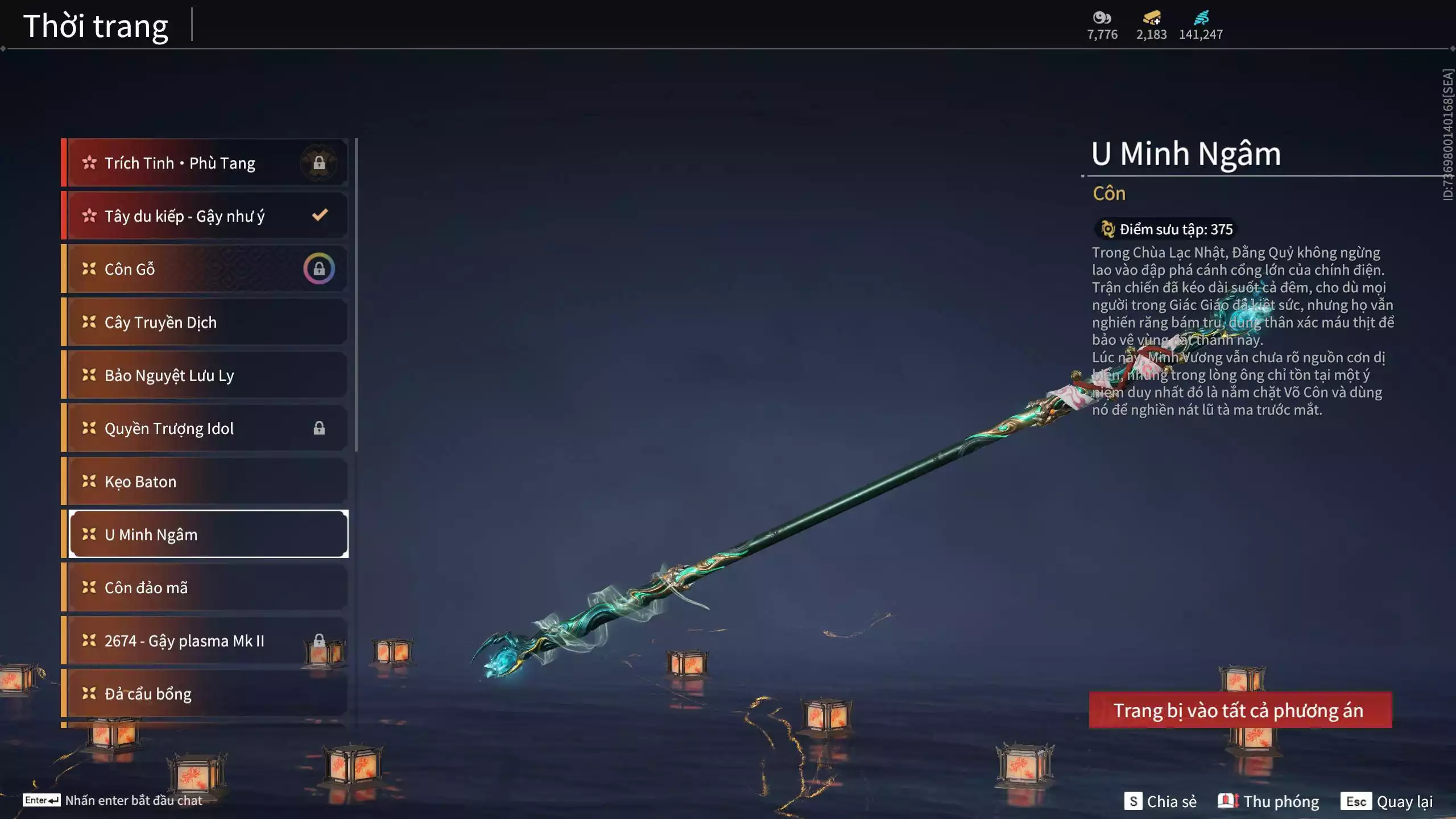Select the Đá cầu bổng skin
The height and width of the screenshot is (819, 1456).
coord(205,694)
